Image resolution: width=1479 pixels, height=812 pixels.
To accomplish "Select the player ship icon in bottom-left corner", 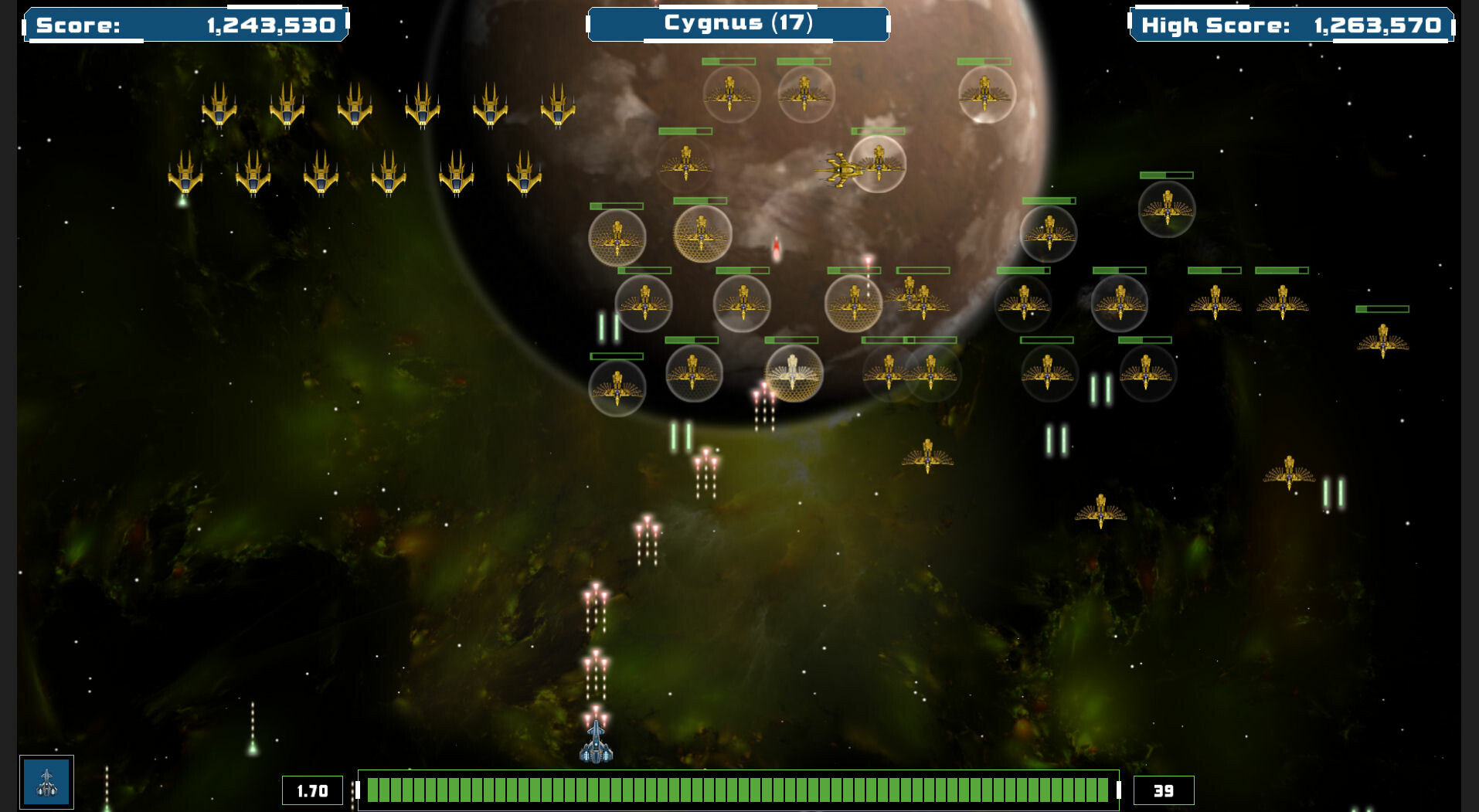I will (46, 783).
